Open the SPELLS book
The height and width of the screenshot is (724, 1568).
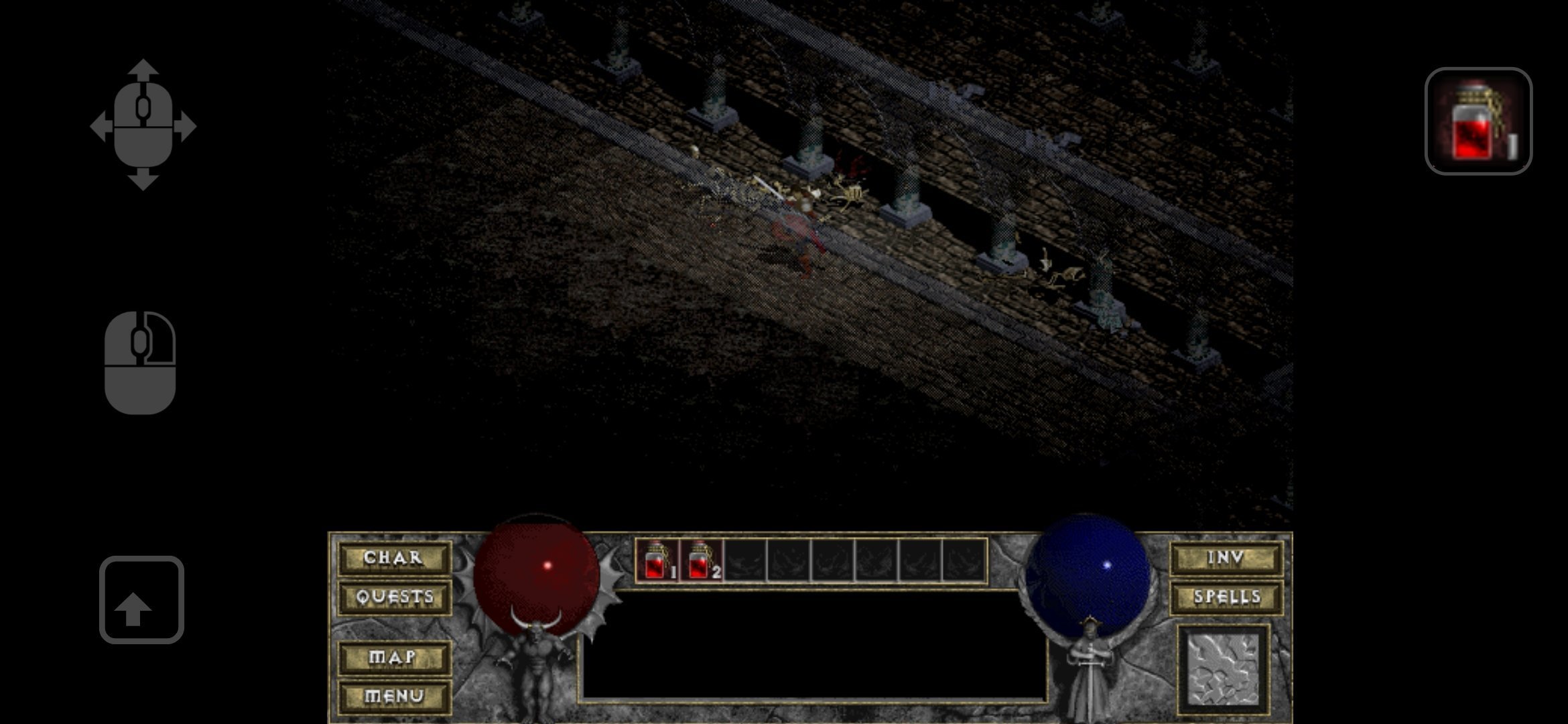[x=1226, y=597]
